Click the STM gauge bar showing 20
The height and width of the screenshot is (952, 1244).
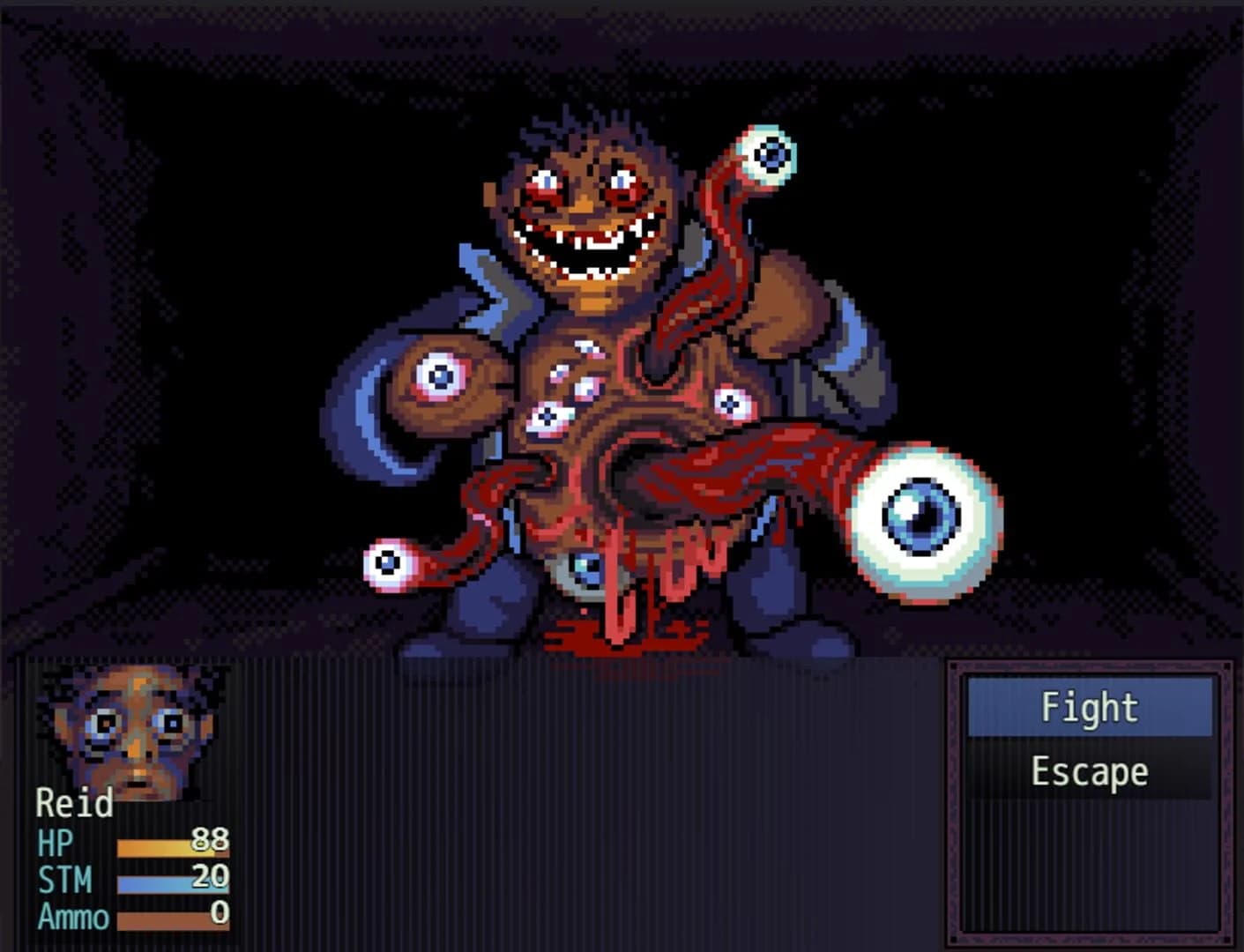159,881
